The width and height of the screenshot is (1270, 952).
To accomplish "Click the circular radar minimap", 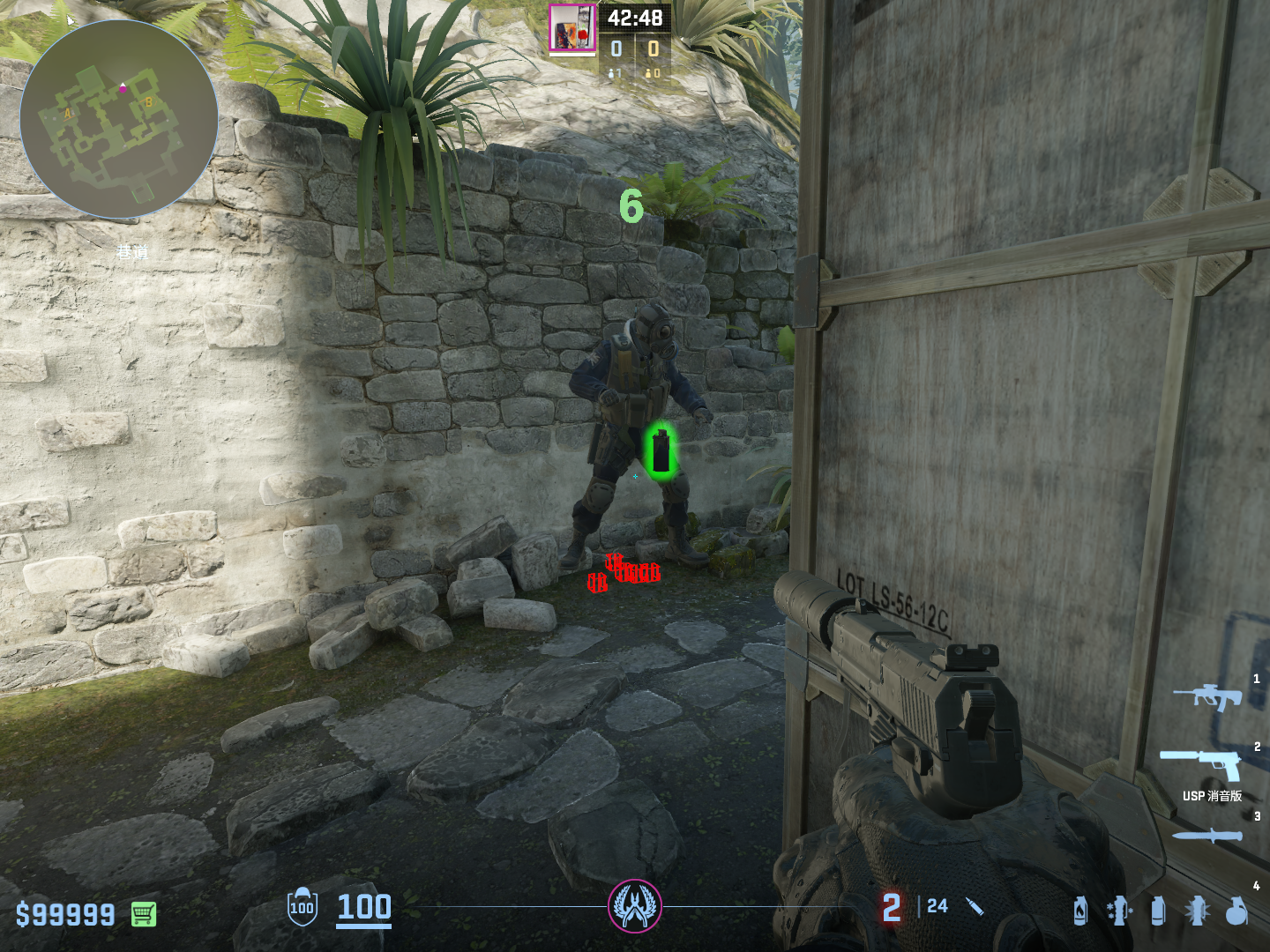I will point(118,119).
